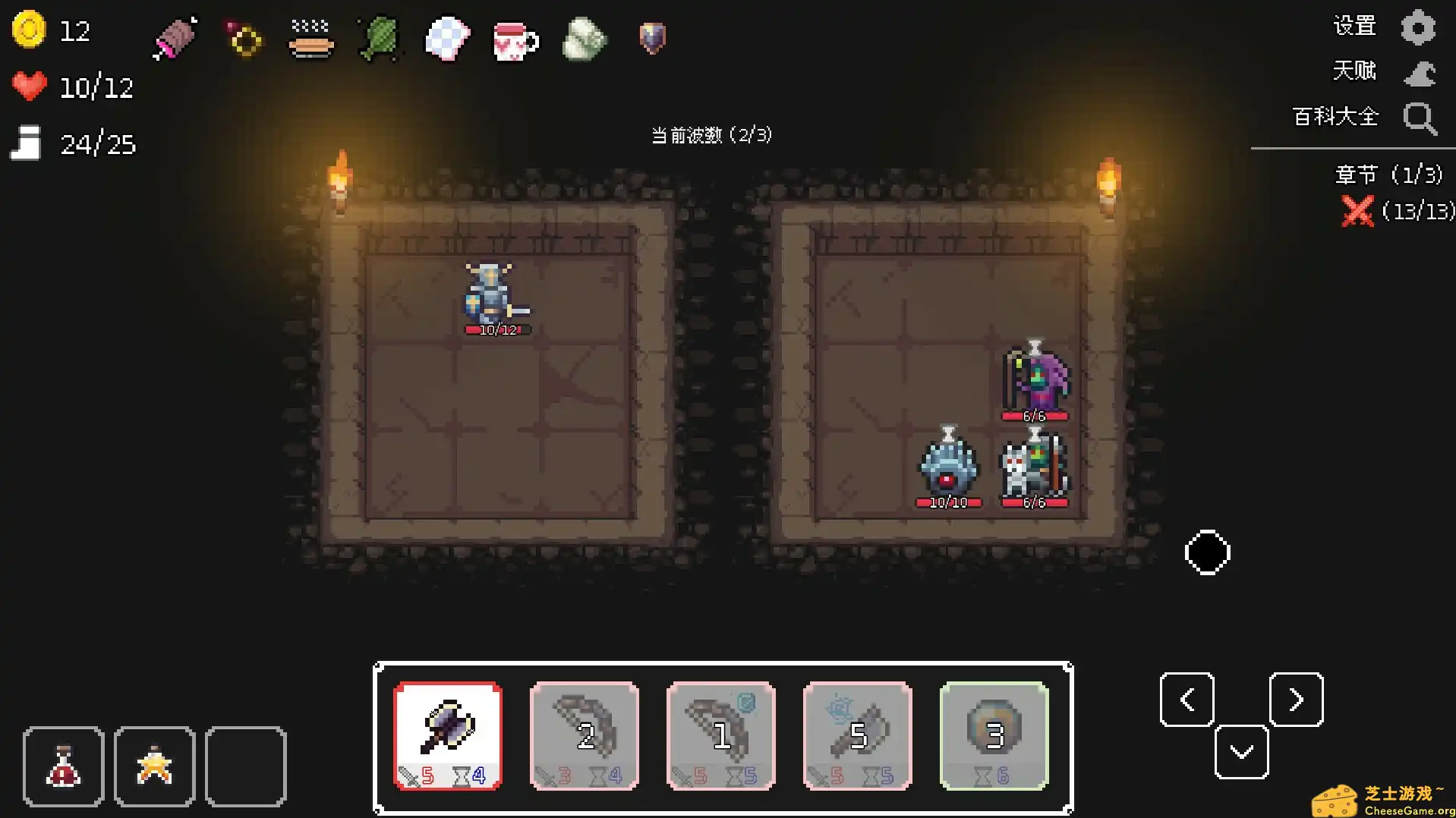Expand the downward chevron below the arrows
The image size is (1456, 818).
pos(1241,751)
